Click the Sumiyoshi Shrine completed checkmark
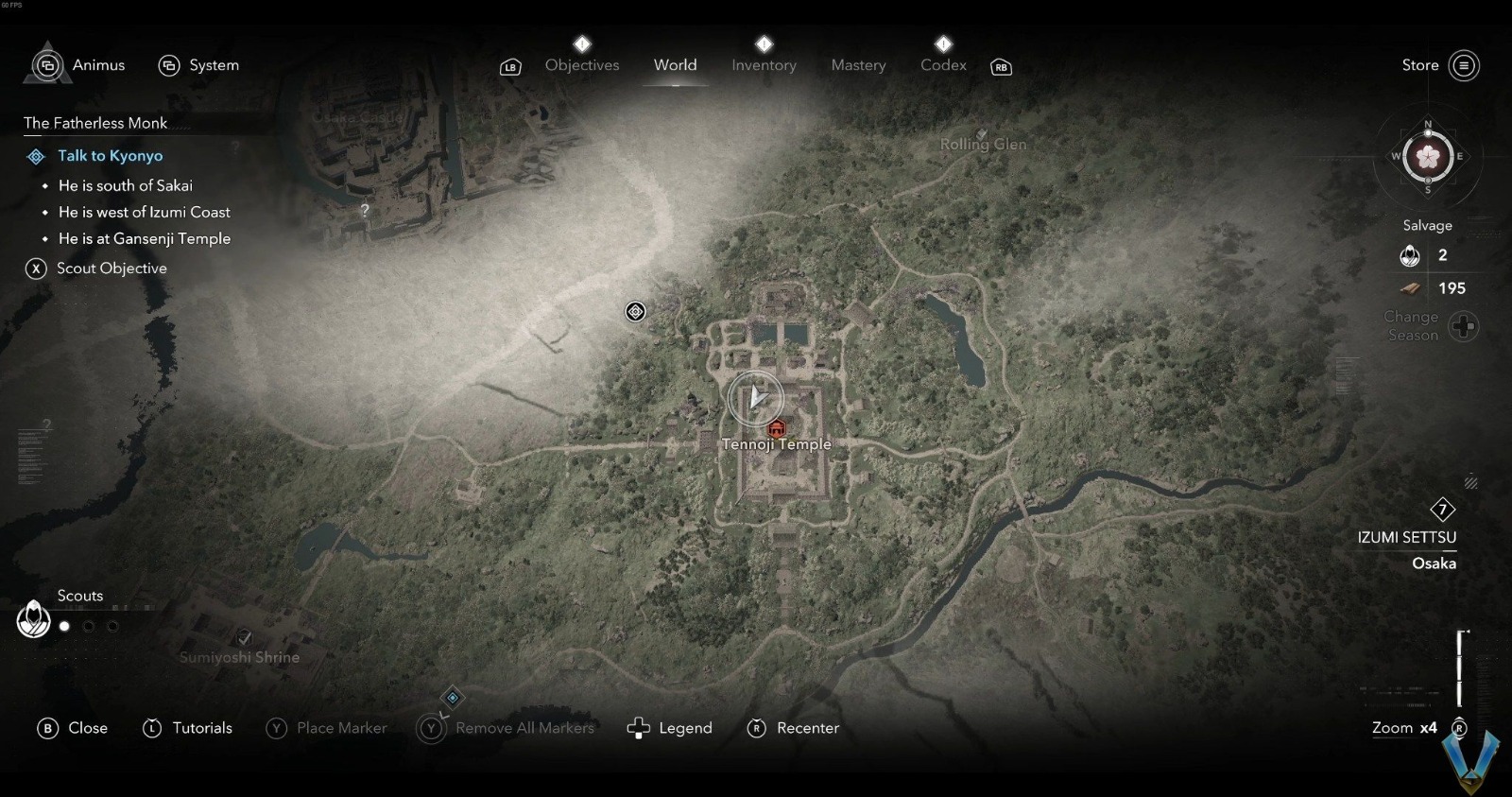Screen dimensions: 1512x797 click(x=243, y=637)
